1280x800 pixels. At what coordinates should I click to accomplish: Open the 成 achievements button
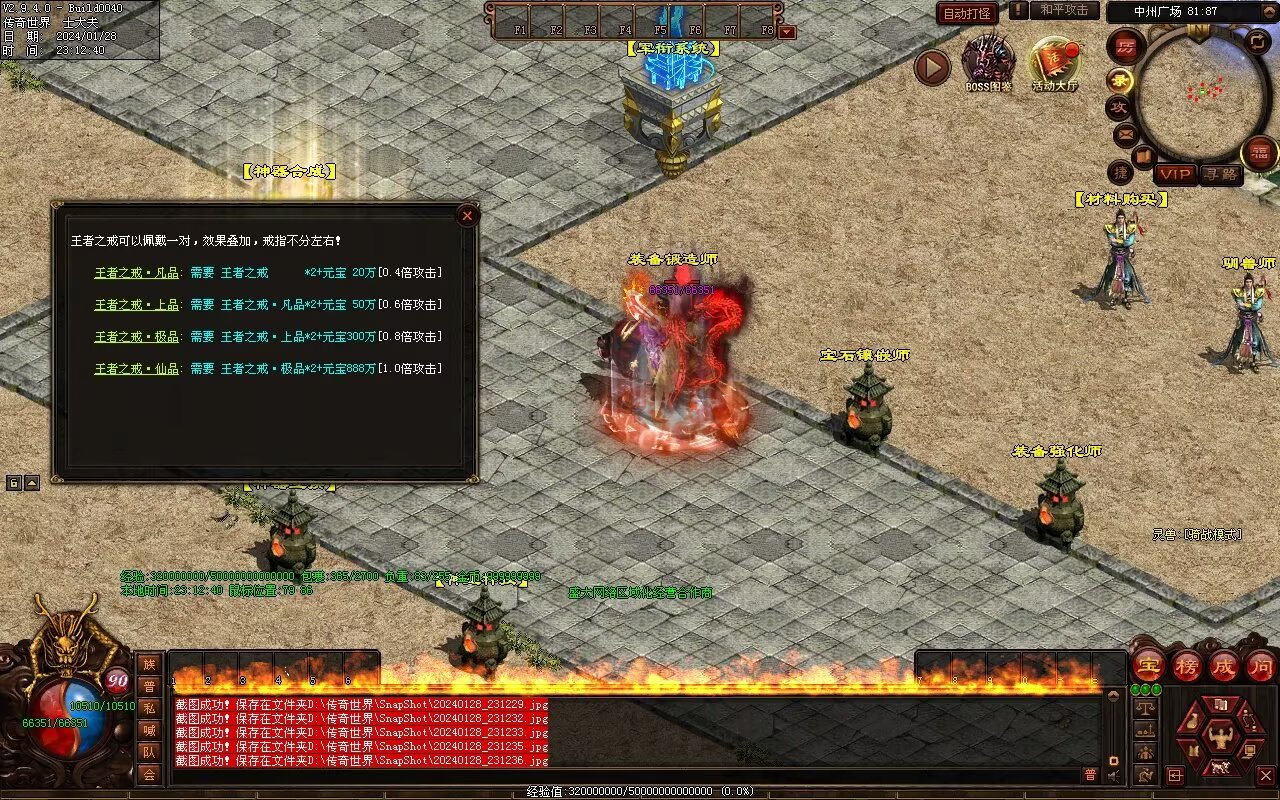click(x=1224, y=665)
